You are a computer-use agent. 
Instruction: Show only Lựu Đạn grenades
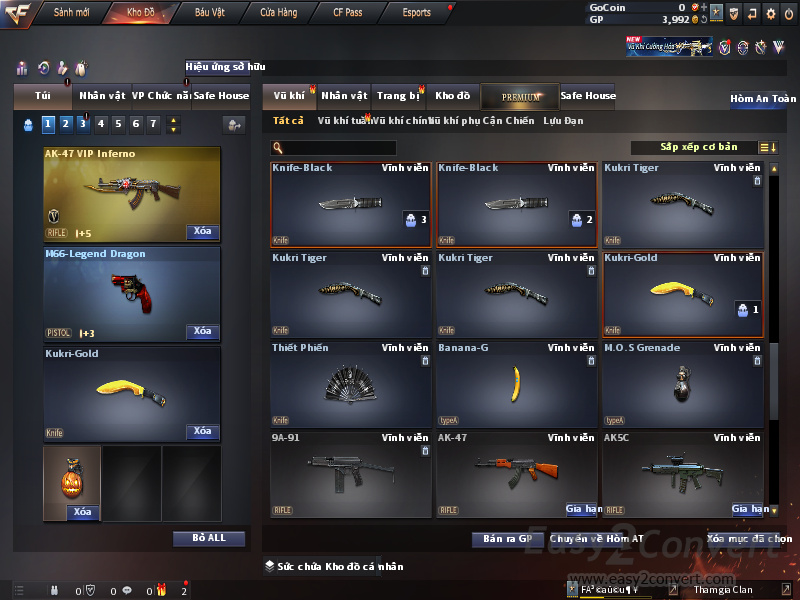pyautogui.click(x=563, y=121)
